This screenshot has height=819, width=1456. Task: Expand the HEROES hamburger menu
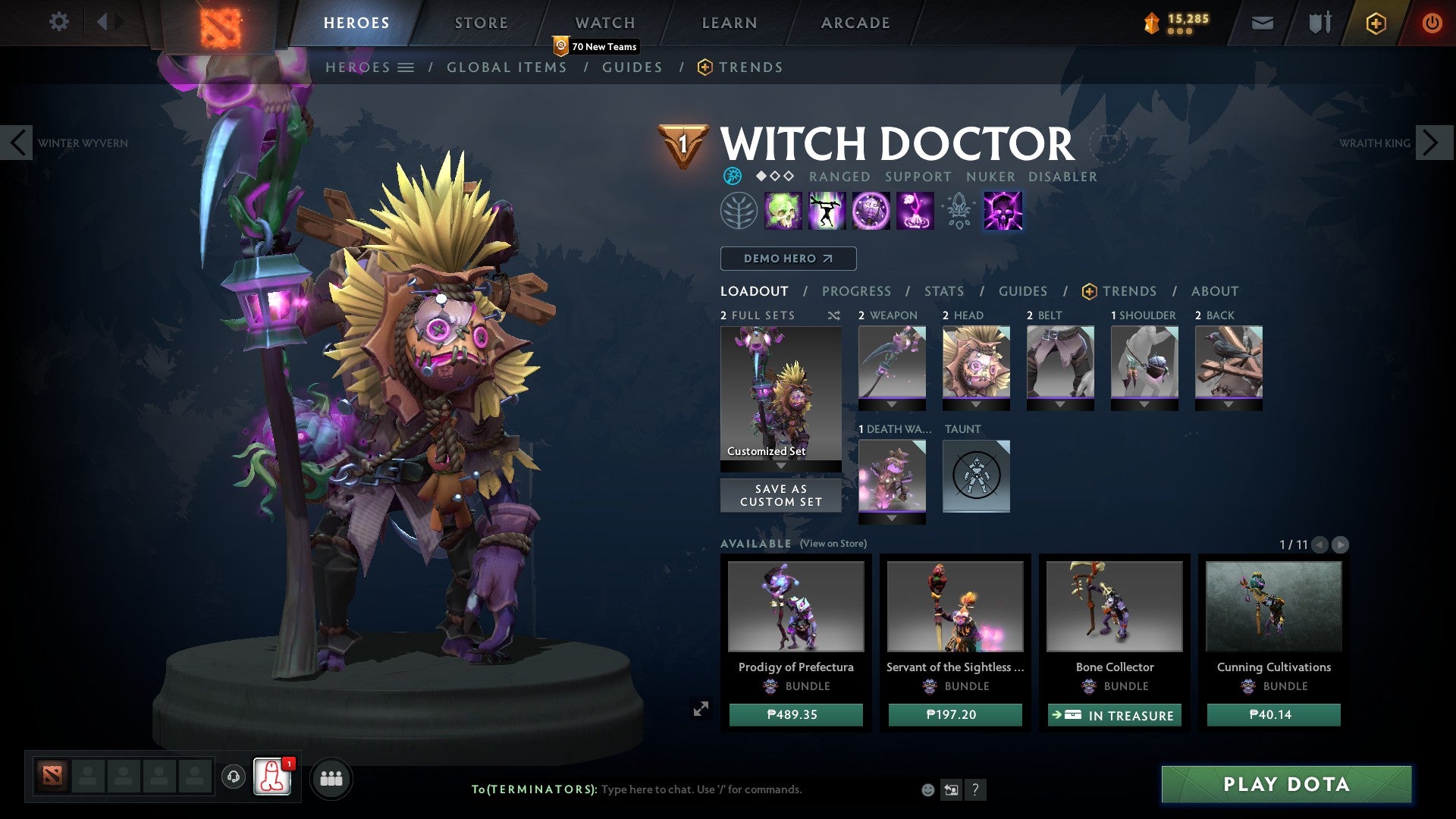[x=406, y=67]
